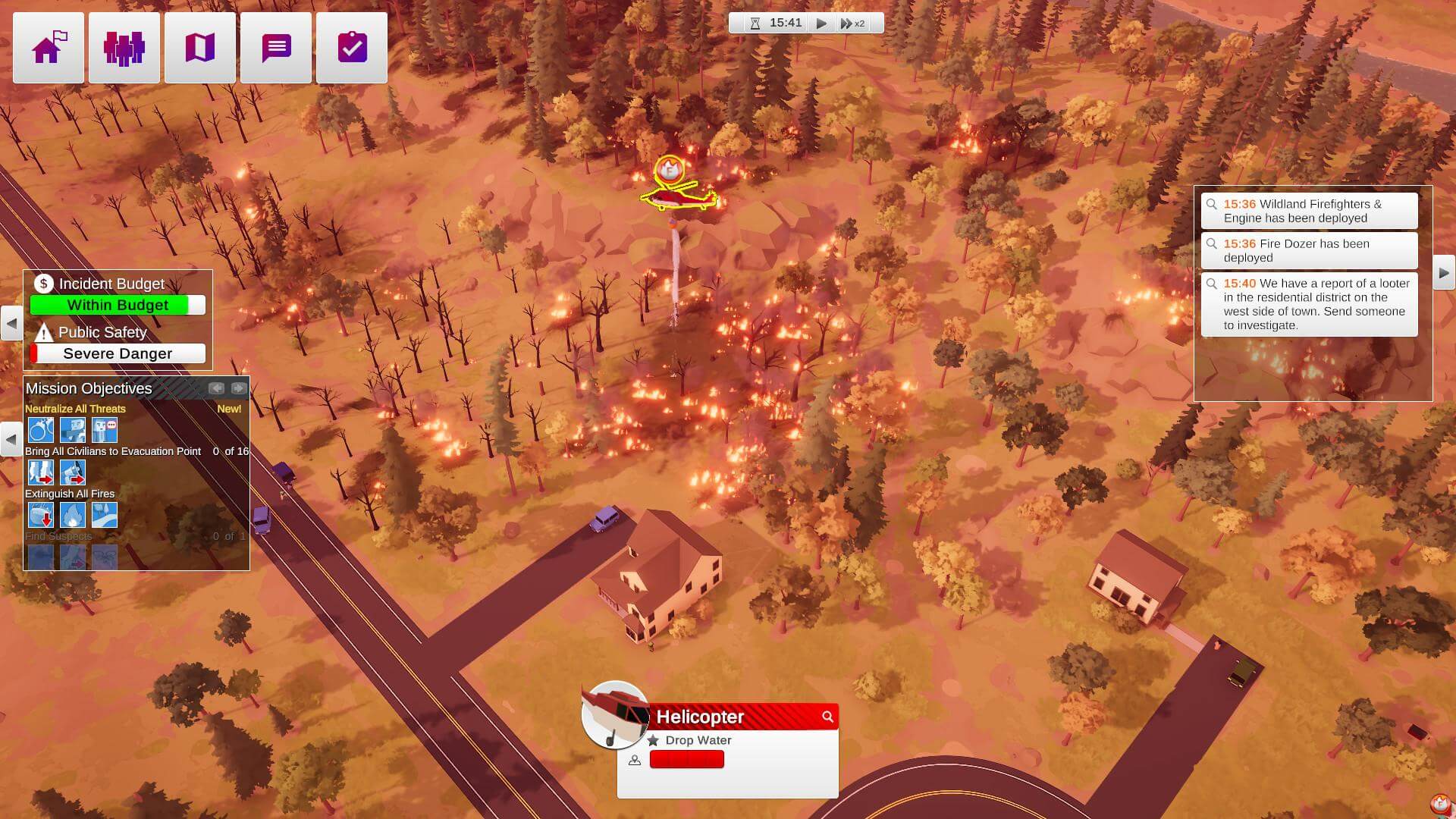Viewport: 1456px width, 819px height.
Task: Set game speed to normal play
Action: tap(821, 24)
